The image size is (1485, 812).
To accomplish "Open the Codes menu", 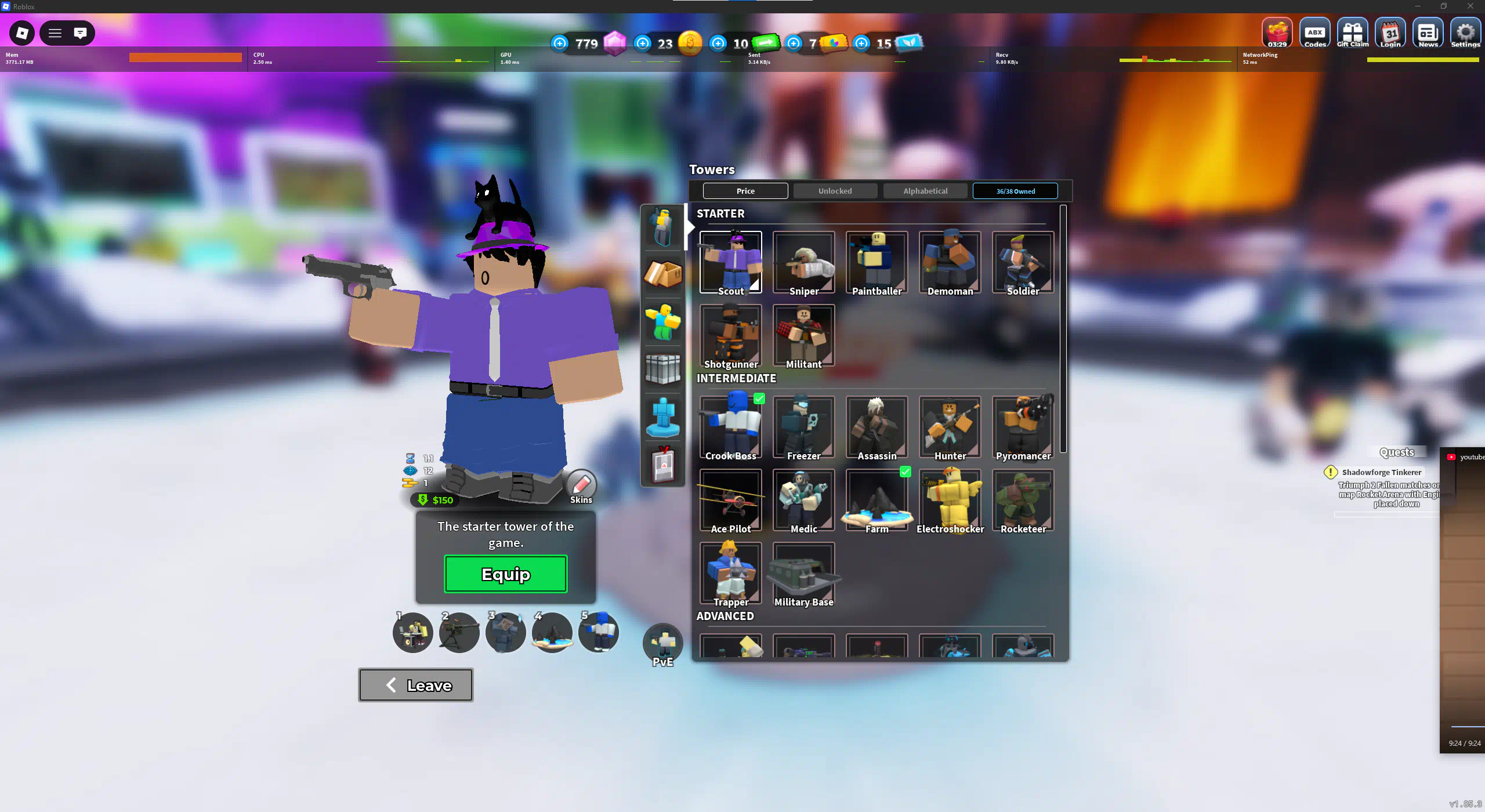I will (1314, 34).
